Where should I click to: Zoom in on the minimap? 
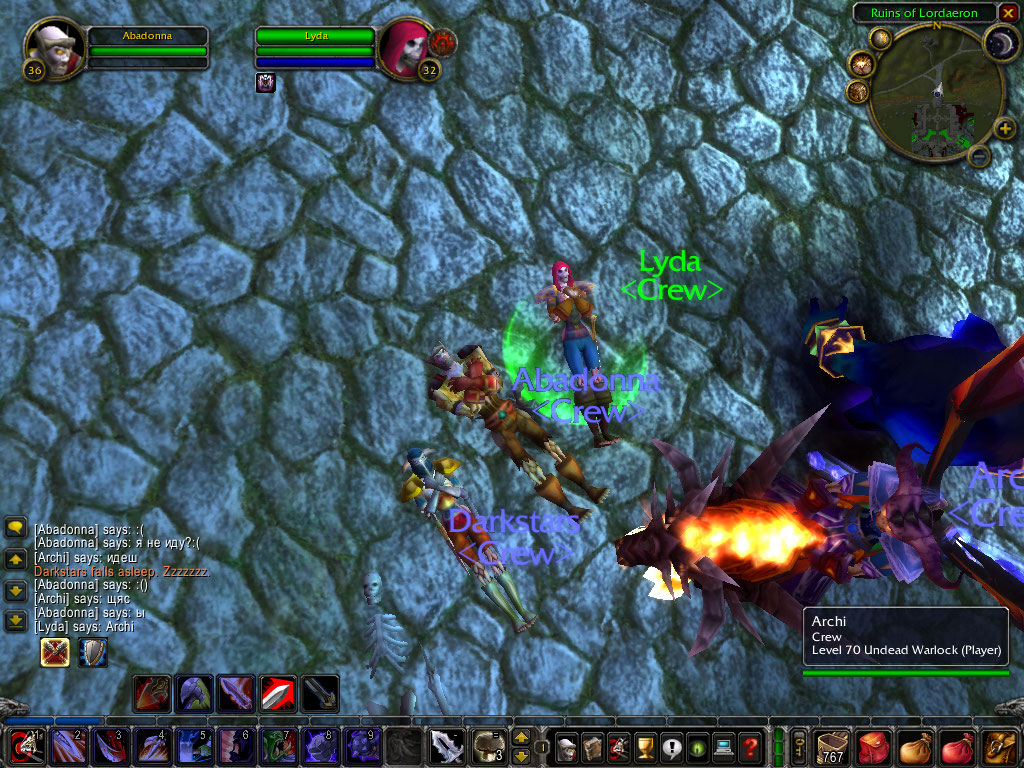click(x=1004, y=128)
